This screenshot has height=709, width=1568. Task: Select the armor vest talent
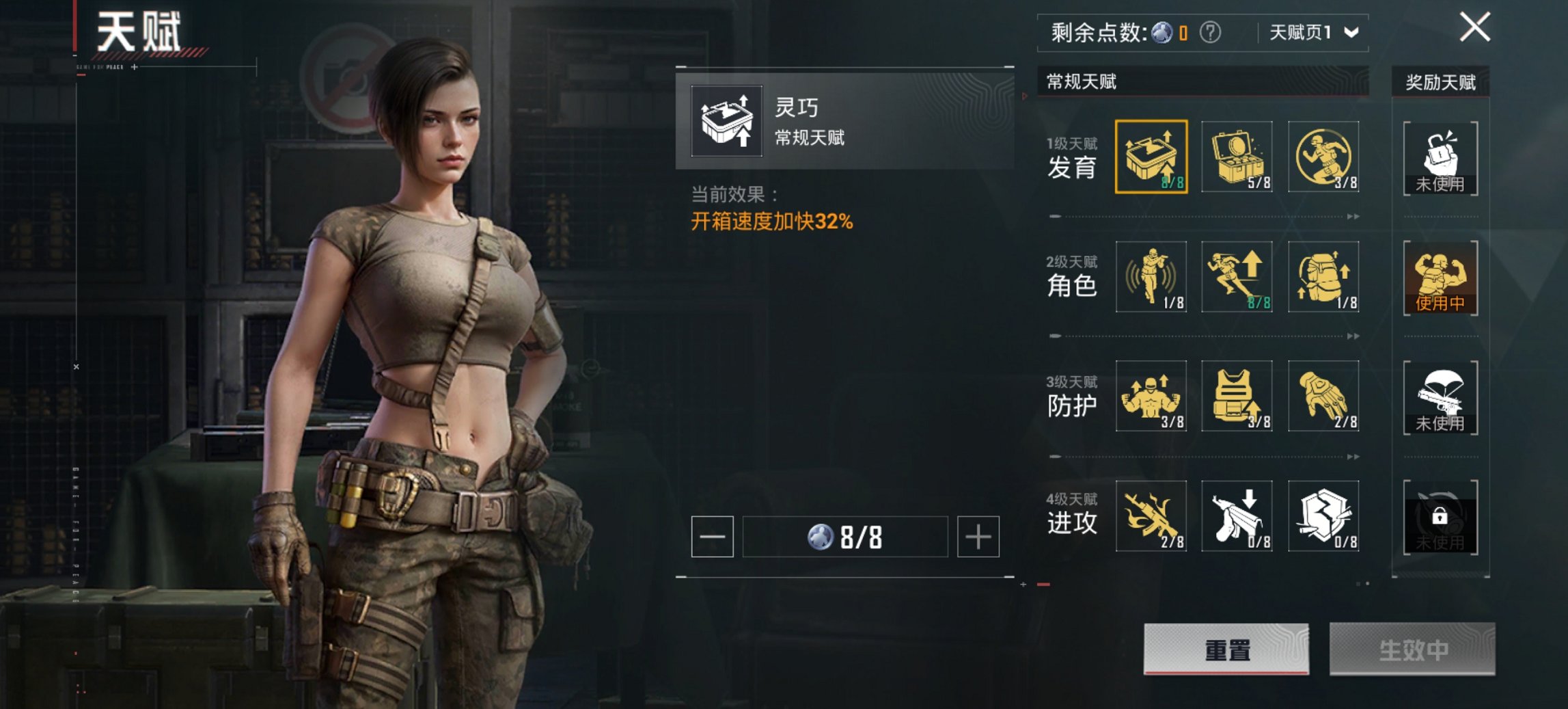[1237, 396]
